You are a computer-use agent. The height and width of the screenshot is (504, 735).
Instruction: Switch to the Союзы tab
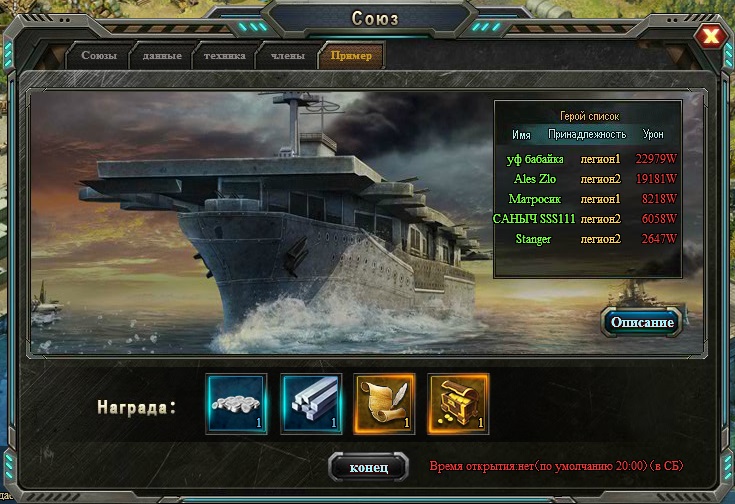(99, 56)
